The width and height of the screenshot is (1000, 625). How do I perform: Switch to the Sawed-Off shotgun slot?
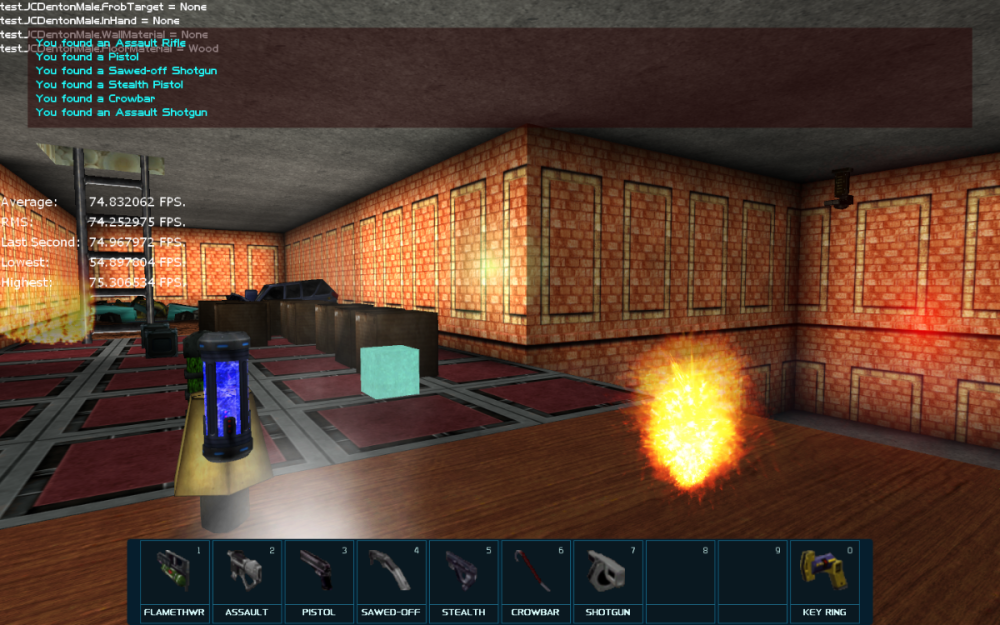click(391, 577)
